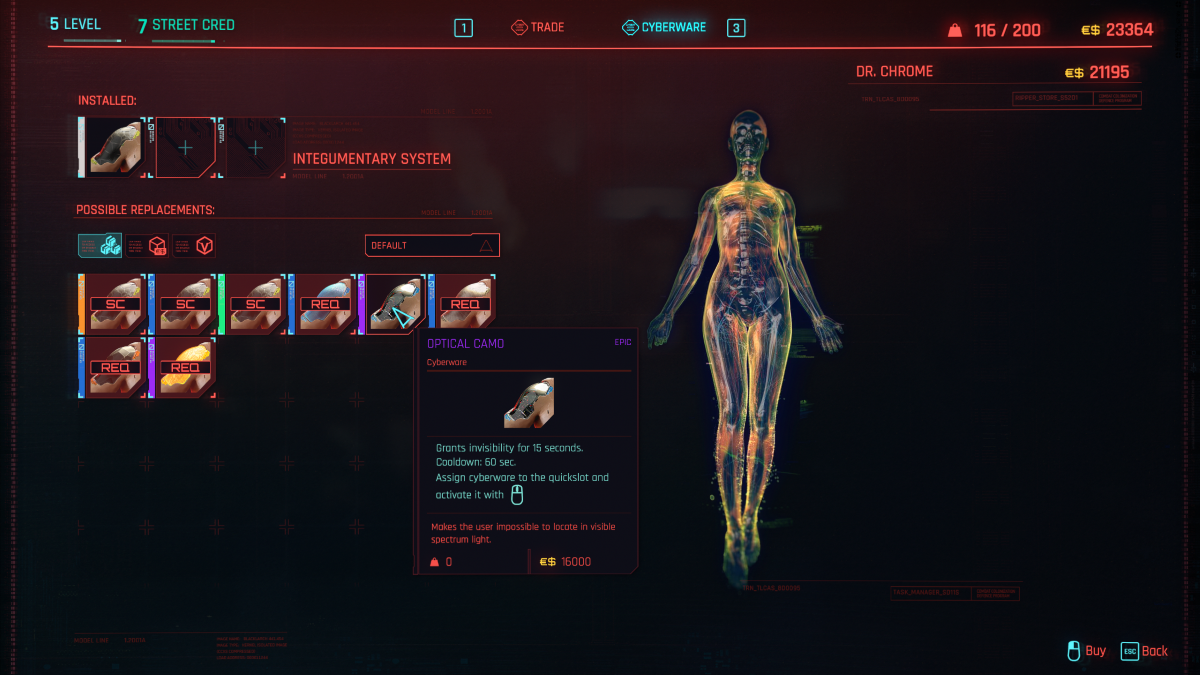Select the installed integumentary cyberware slot
The image size is (1200, 675).
pos(114,147)
